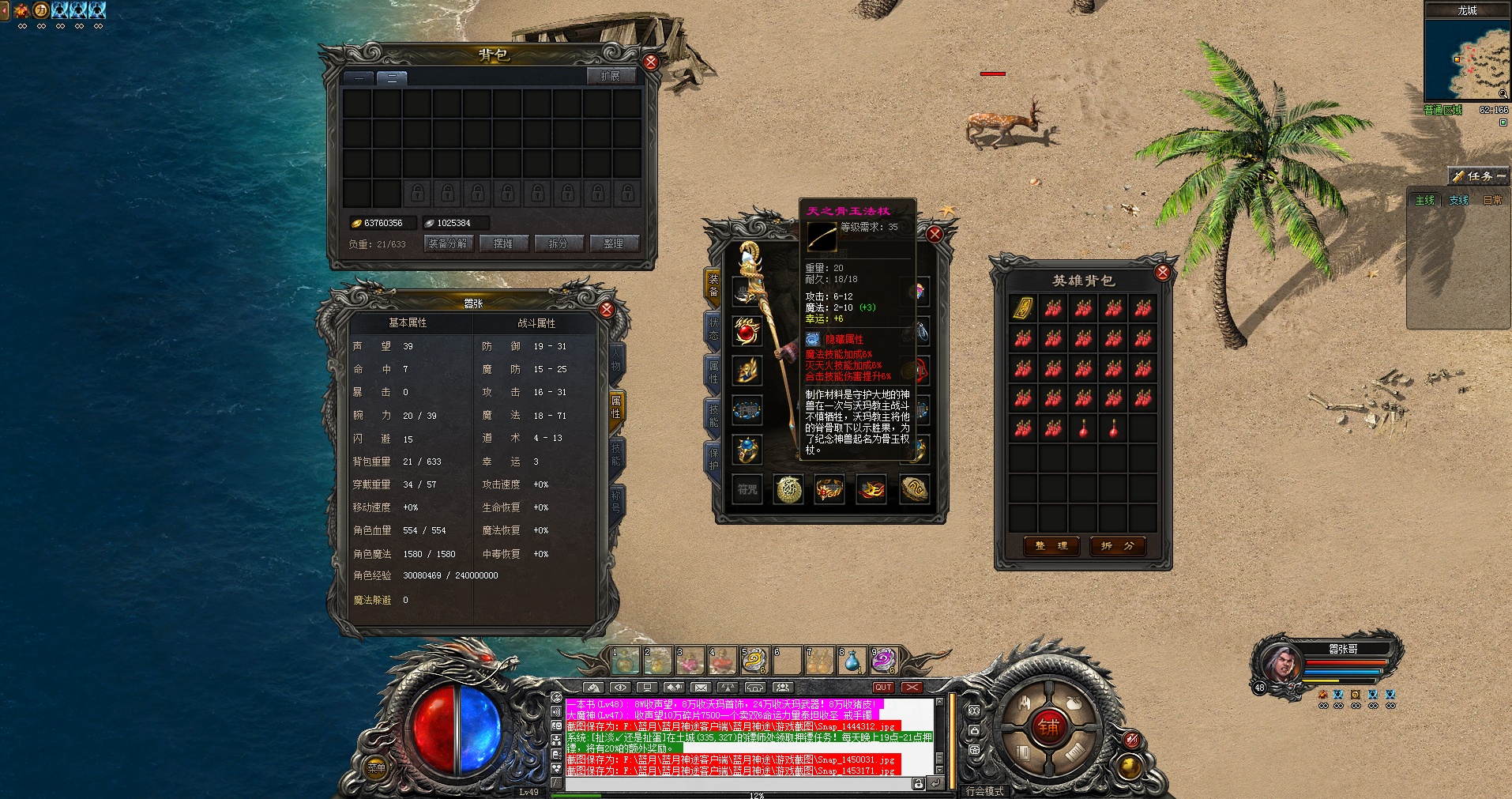Close the 英雄背包 hero bag window

coord(1162,273)
